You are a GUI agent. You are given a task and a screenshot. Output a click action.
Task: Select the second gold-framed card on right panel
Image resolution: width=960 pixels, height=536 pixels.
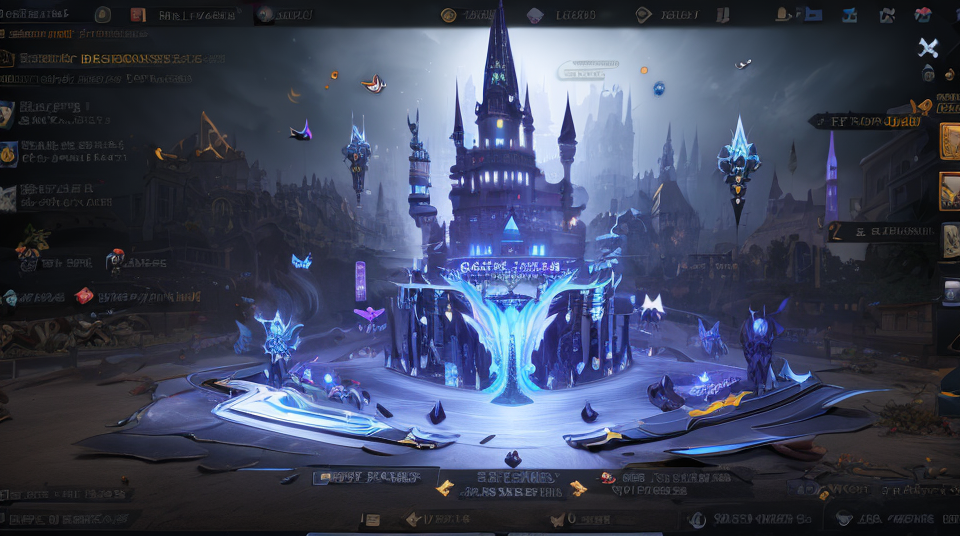(949, 191)
